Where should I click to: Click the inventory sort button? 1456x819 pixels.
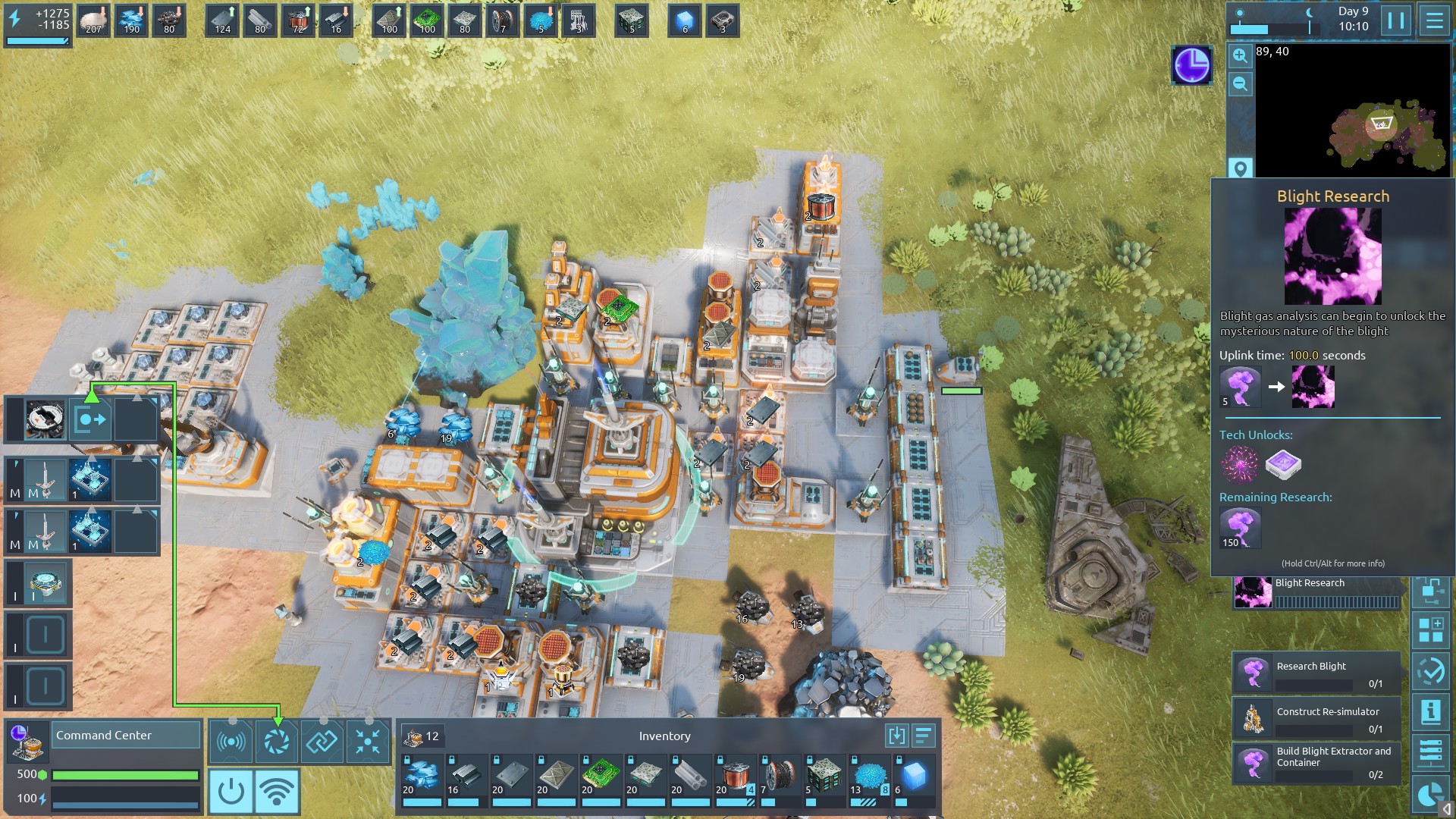click(923, 736)
